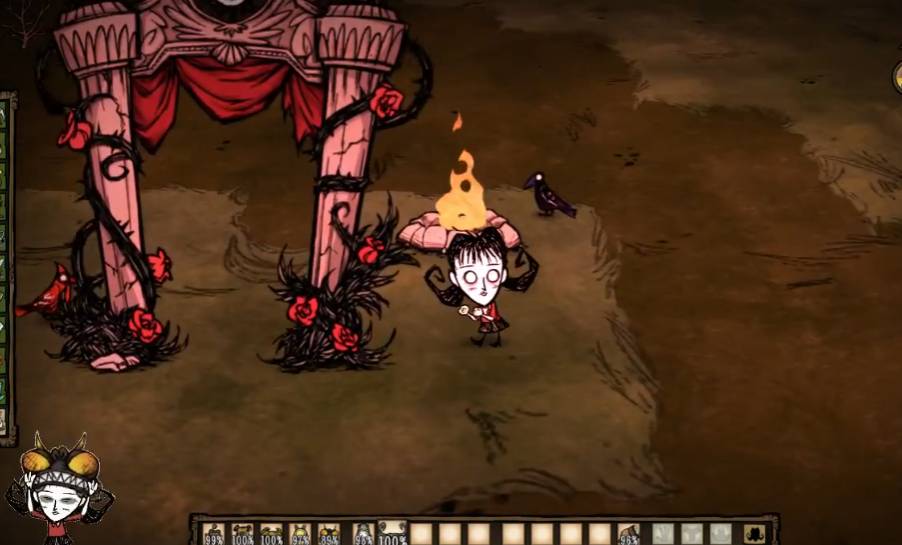Screen dimensions: 902x545
Task: Click the dark silhouette slot in the inventory bar
Action: coord(753,533)
